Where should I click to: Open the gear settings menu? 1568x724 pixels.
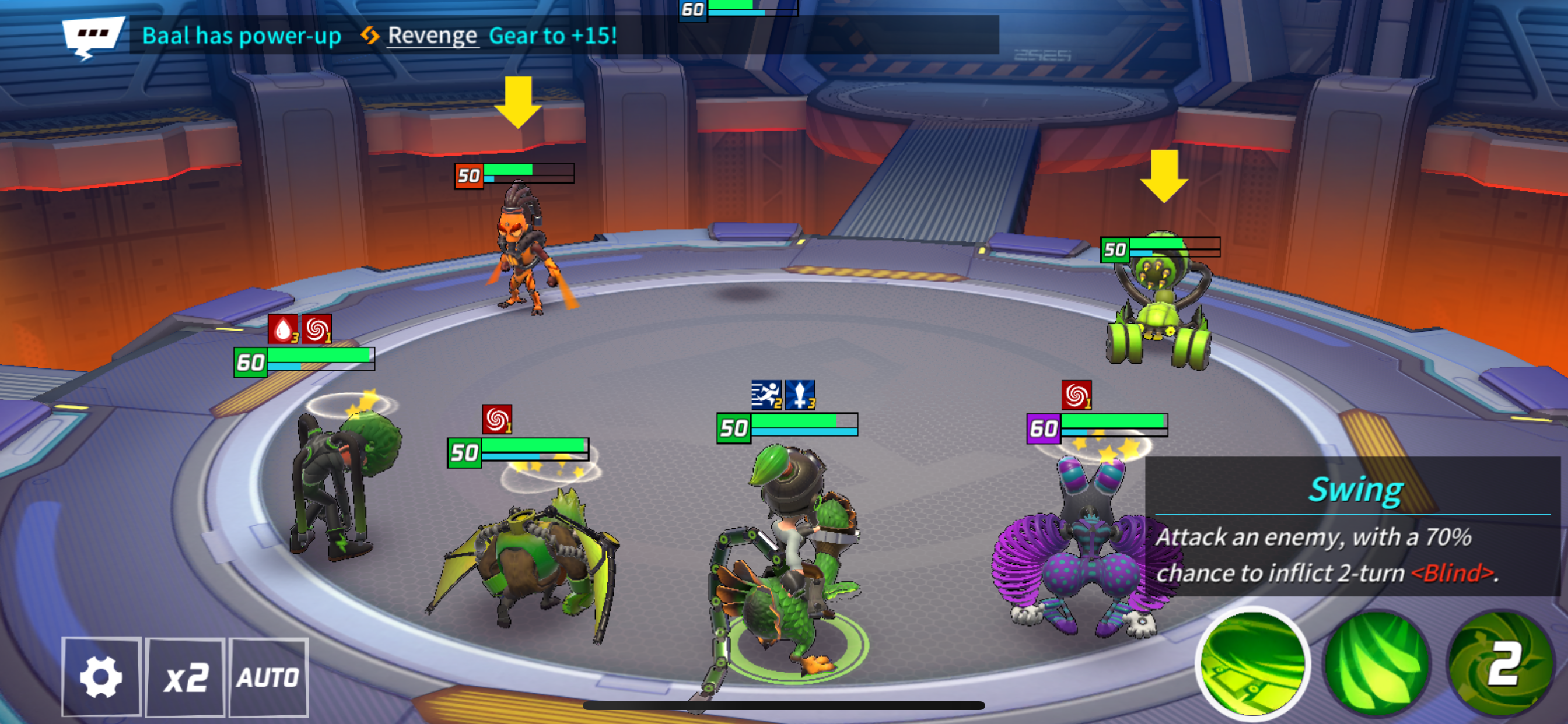(101, 677)
